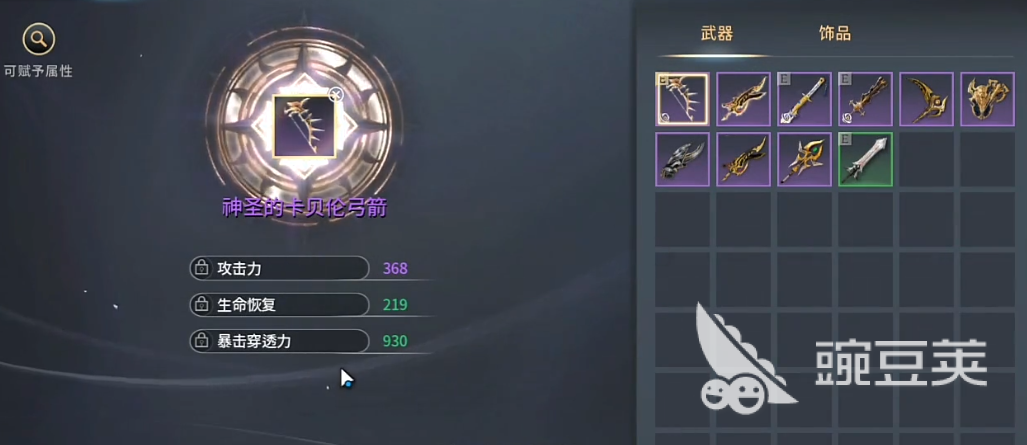The height and width of the screenshot is (445, 1027).
Task: Click the bow icon in the central socket
Action: click(x=304, y=127)
